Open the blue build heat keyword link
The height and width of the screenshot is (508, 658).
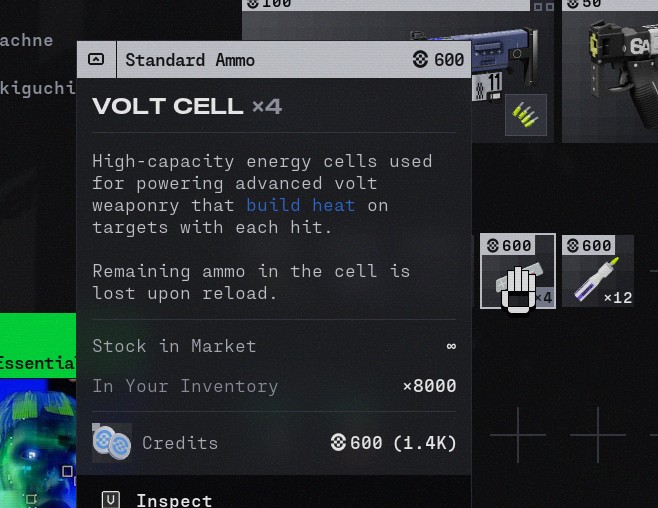[301, 205]
